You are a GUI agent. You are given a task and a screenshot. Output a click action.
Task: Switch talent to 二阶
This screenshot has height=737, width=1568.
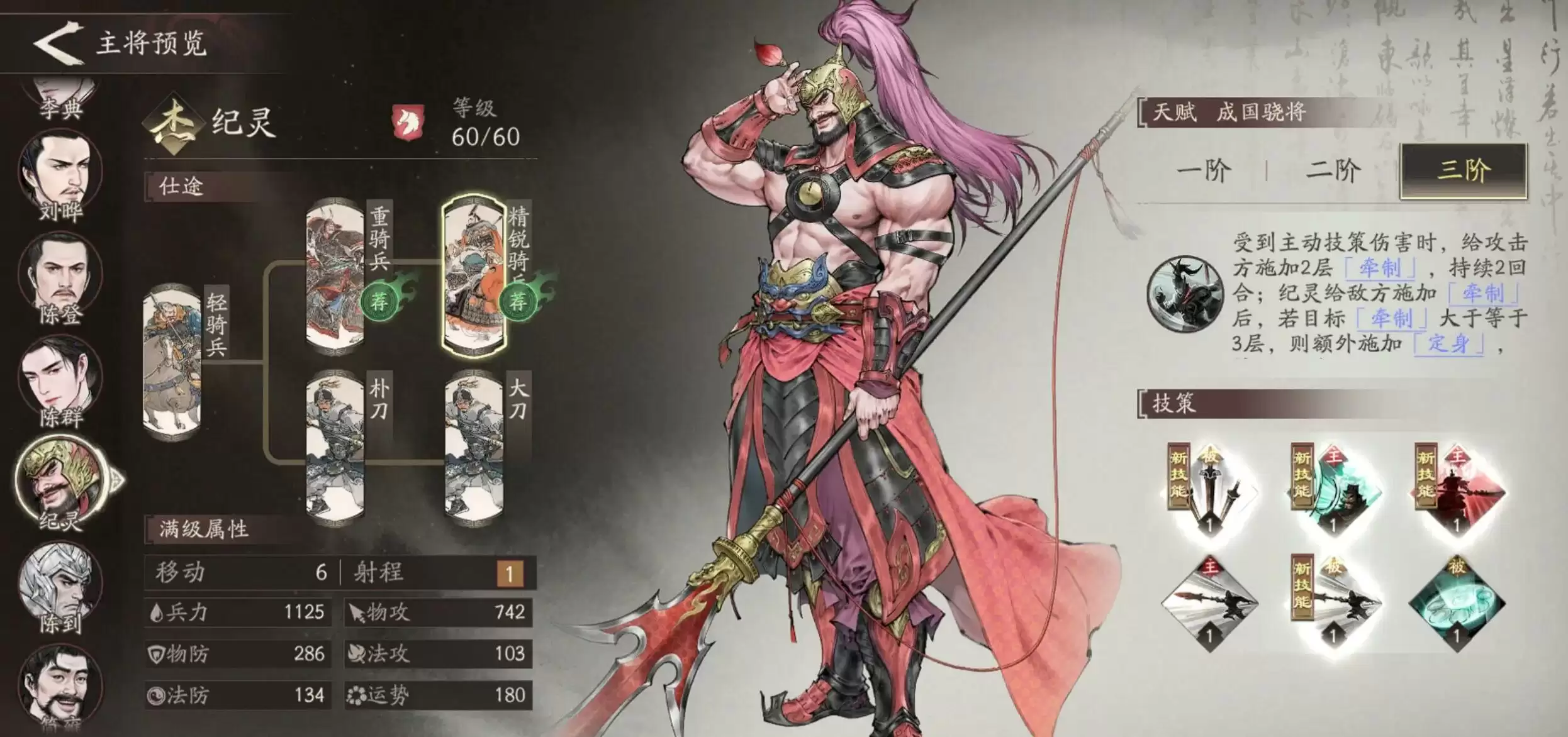(x=1333, y=170)
